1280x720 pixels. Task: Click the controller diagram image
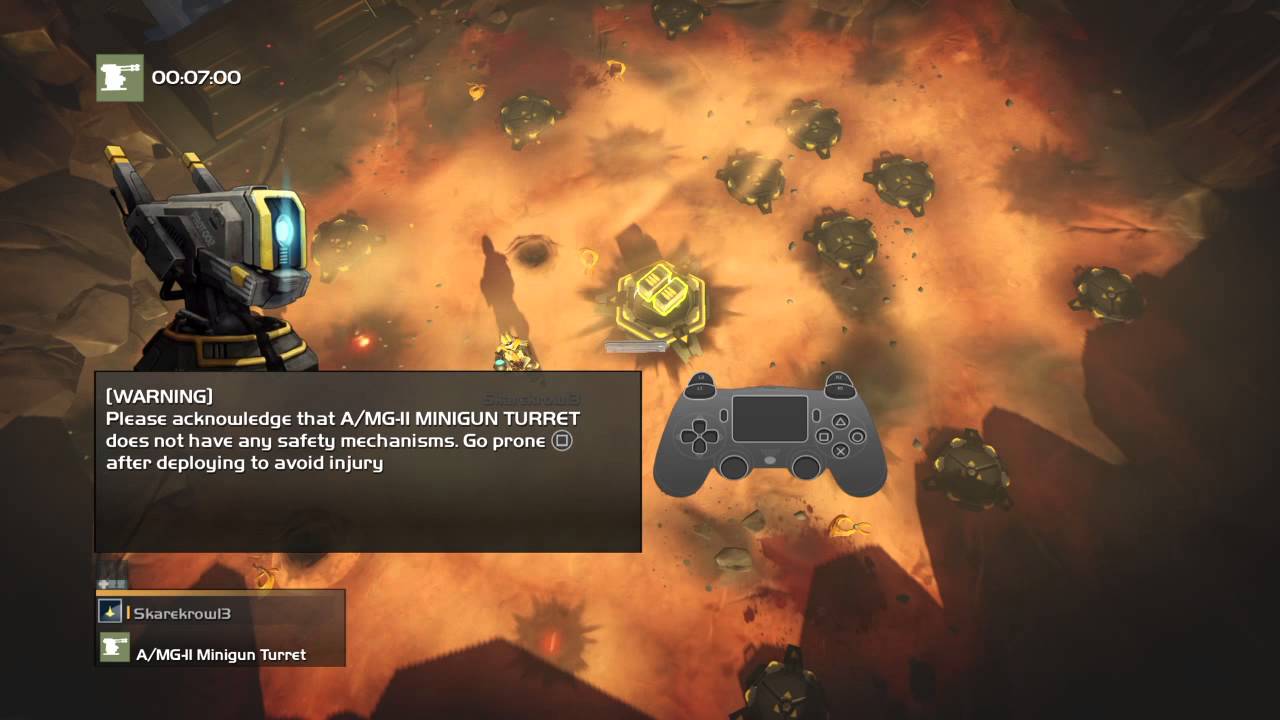[x=770, y=434]
